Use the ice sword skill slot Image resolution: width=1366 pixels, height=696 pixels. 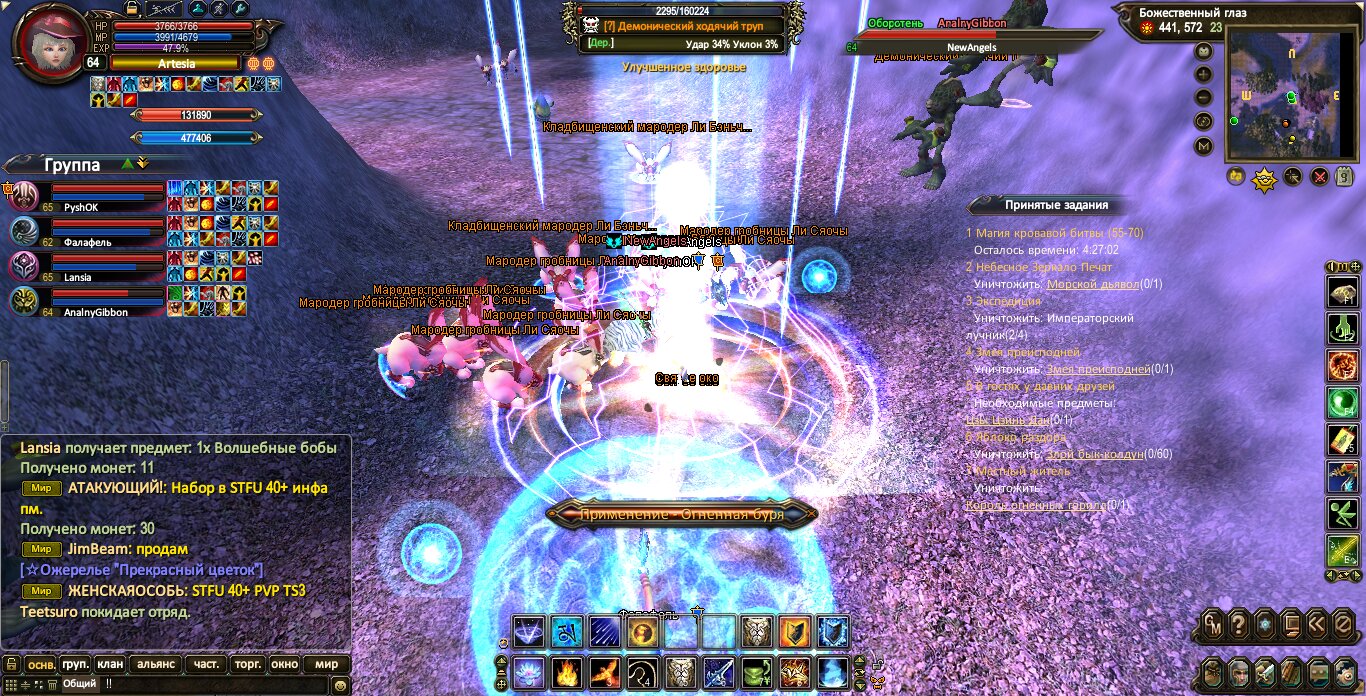point(719,671)
